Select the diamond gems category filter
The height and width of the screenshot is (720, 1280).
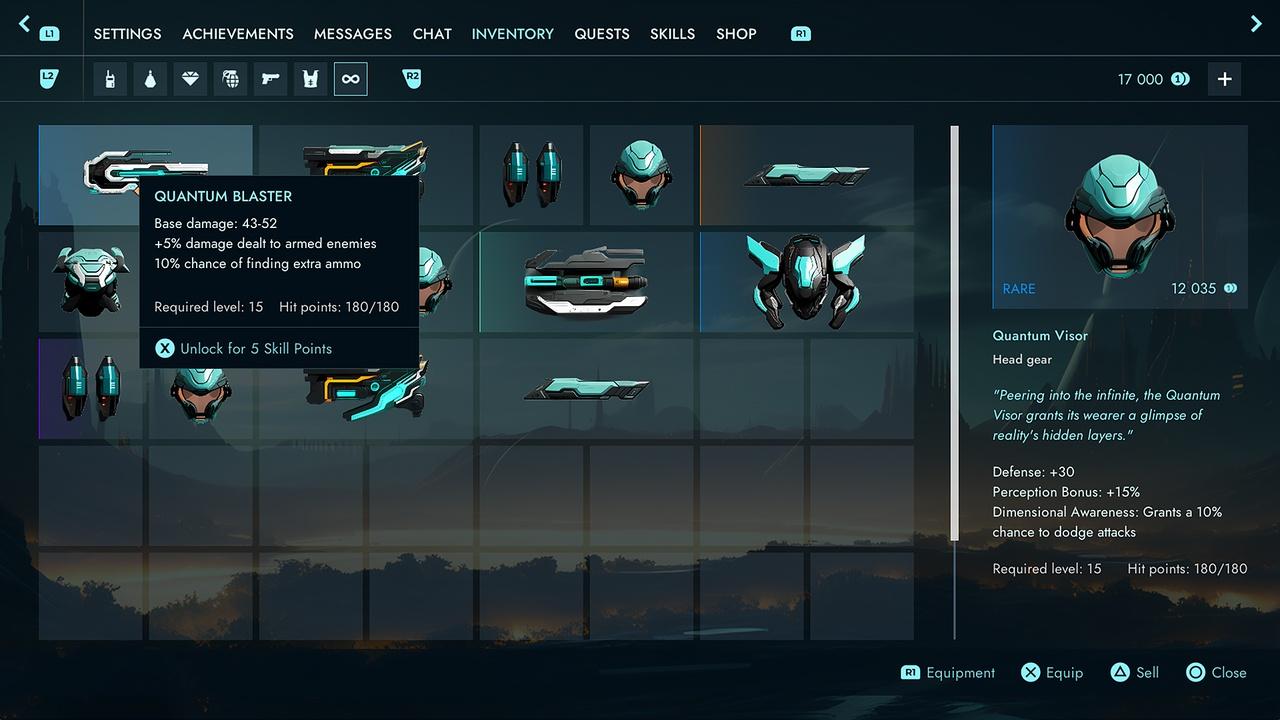(x=190, y=79)
